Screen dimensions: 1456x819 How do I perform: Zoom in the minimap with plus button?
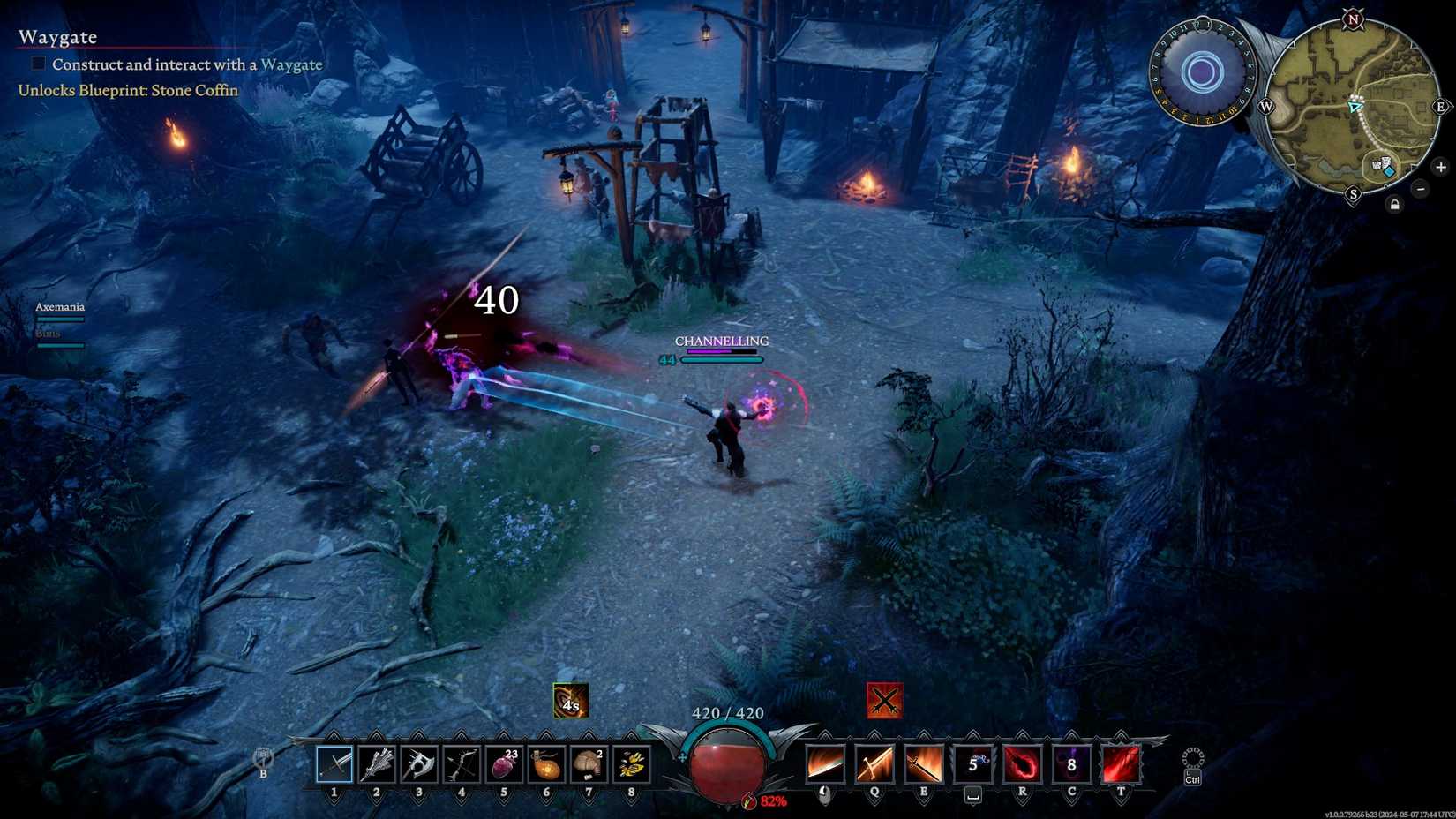[1440, 168]
